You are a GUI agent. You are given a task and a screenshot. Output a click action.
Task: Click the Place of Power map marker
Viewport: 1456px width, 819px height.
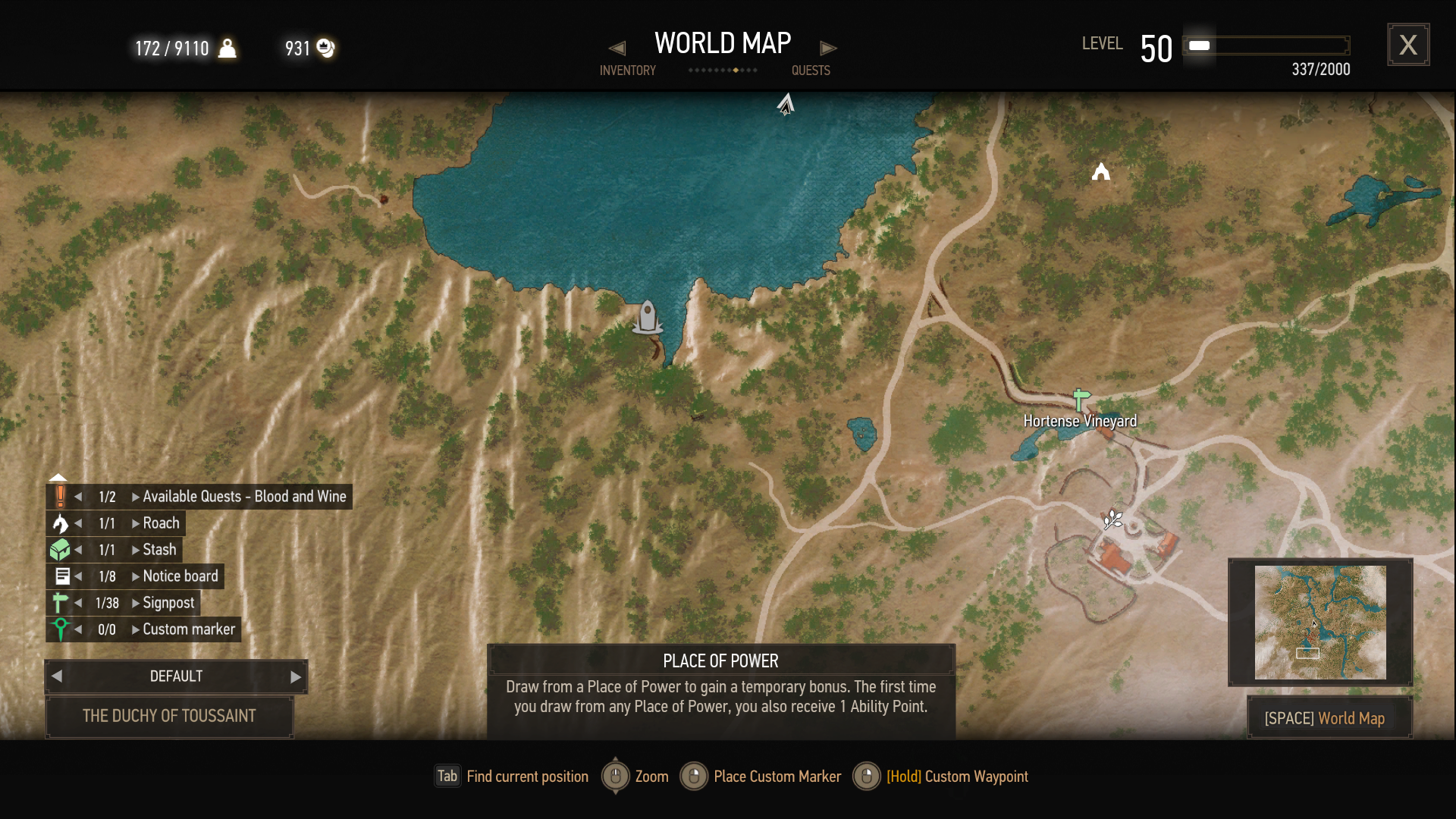click(x=1112, y=519)
